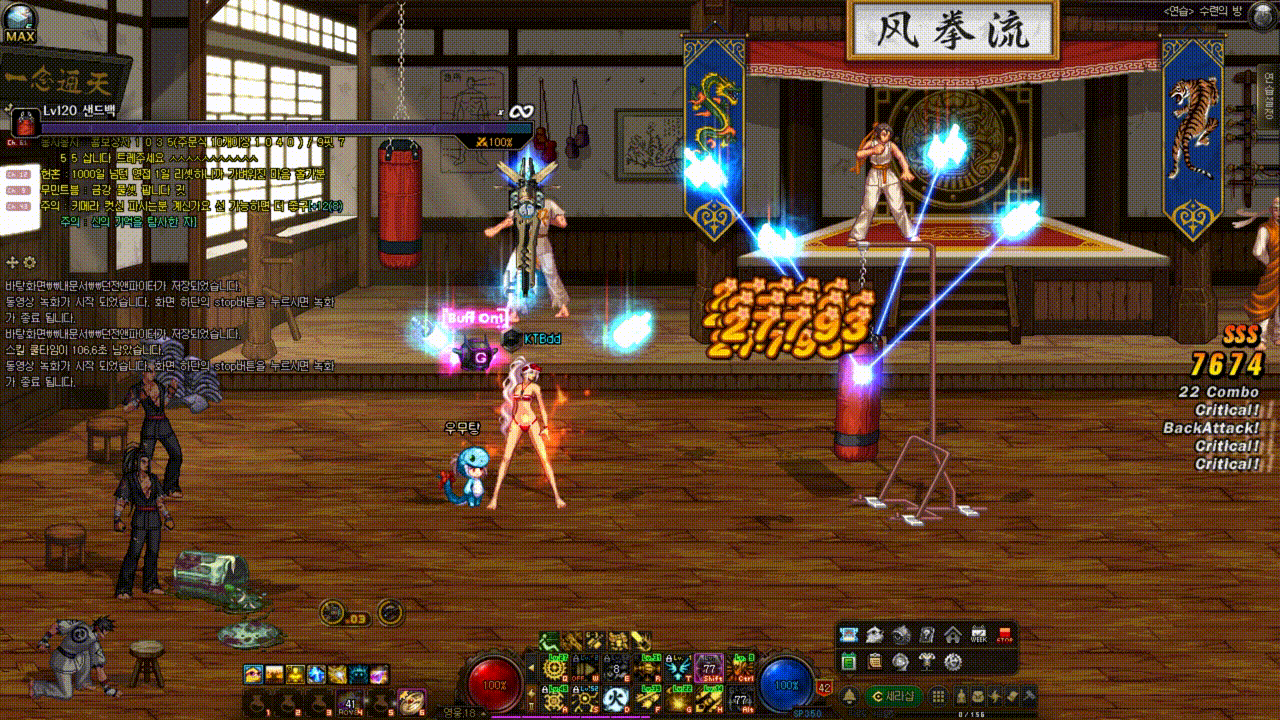Click the MAX globe icon

[x=19, y=20]
